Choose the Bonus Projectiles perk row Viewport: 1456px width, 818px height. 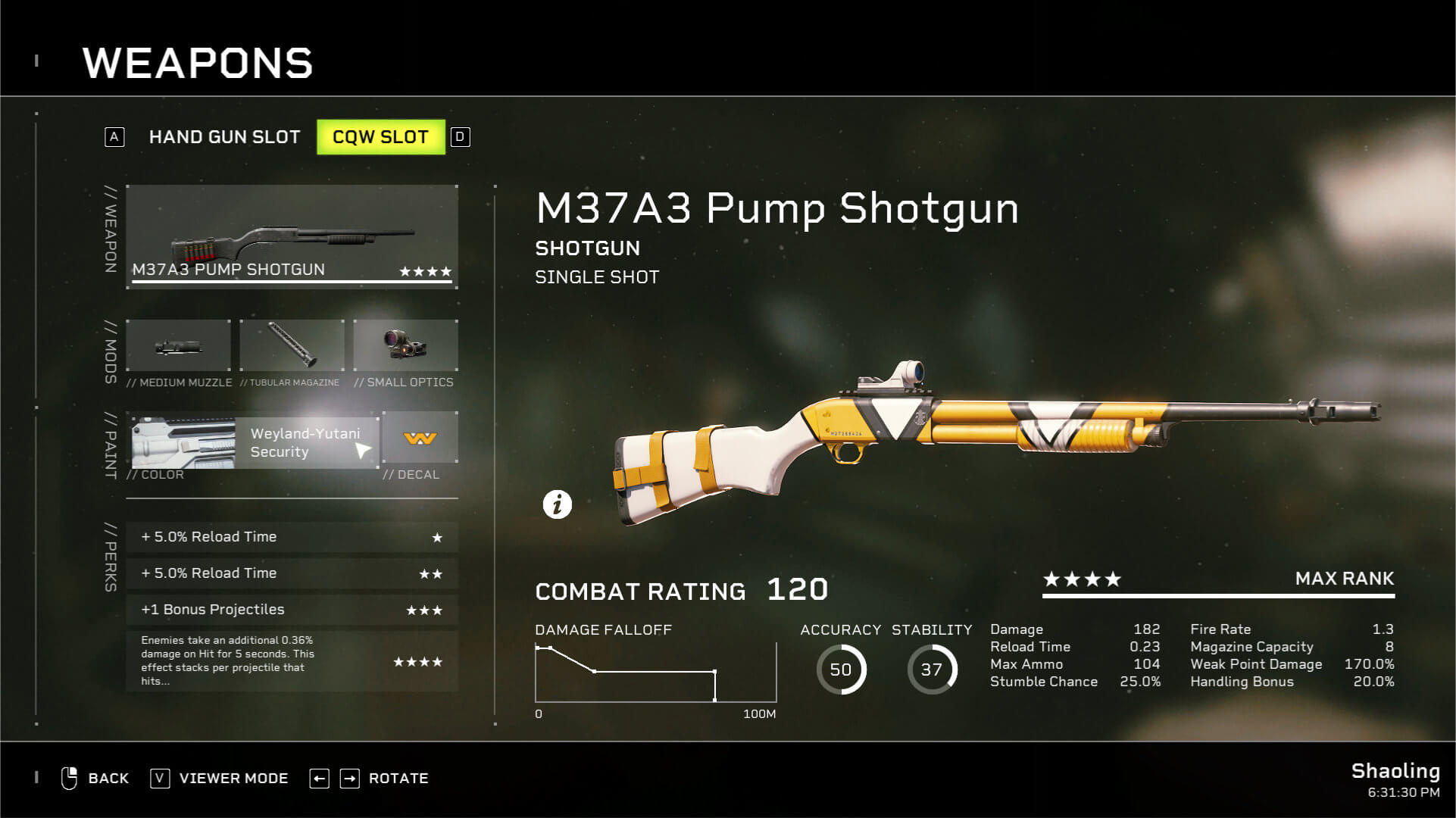pos(292,610)
